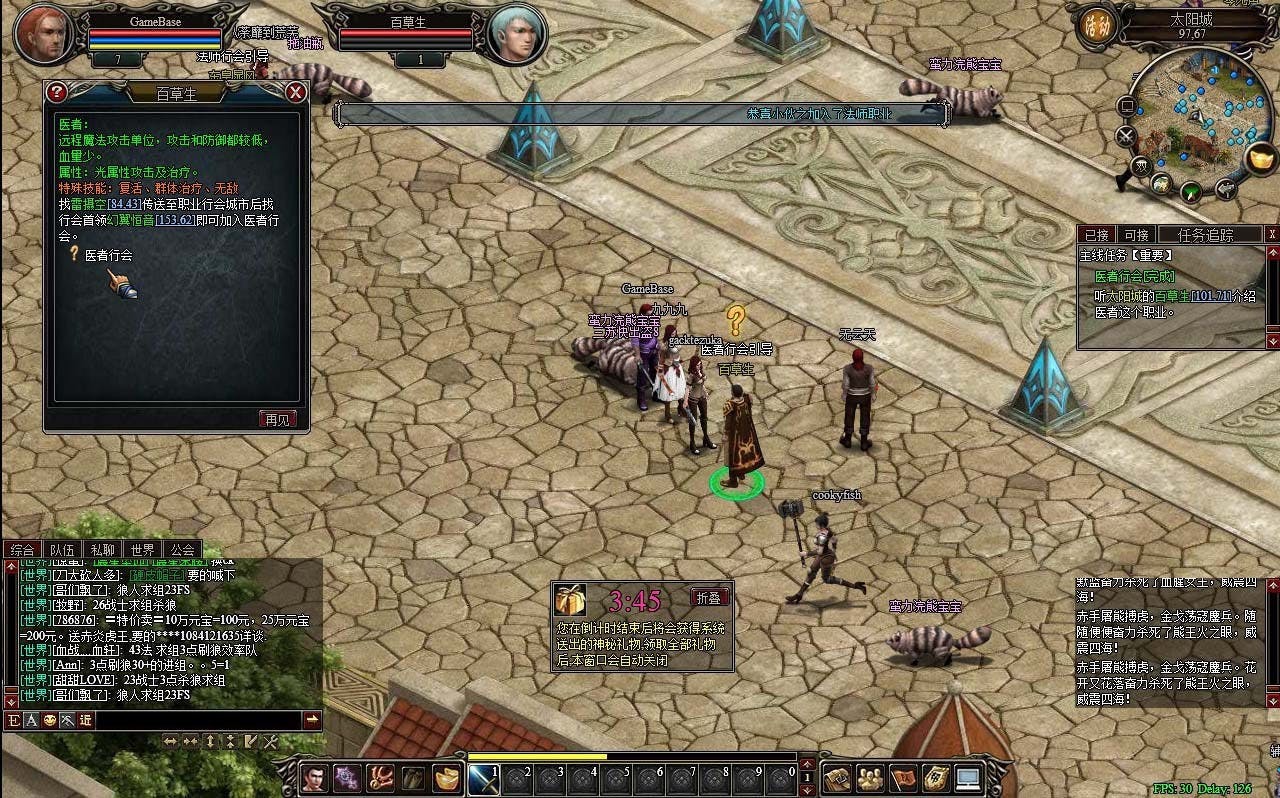Close the quest tracker panel

coord(1272,234)
